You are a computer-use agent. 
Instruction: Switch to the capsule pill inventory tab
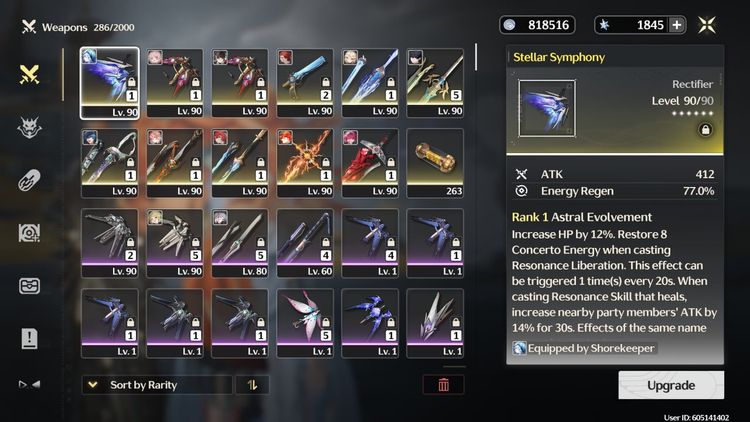pyautogui.click(x=29, y=180)
